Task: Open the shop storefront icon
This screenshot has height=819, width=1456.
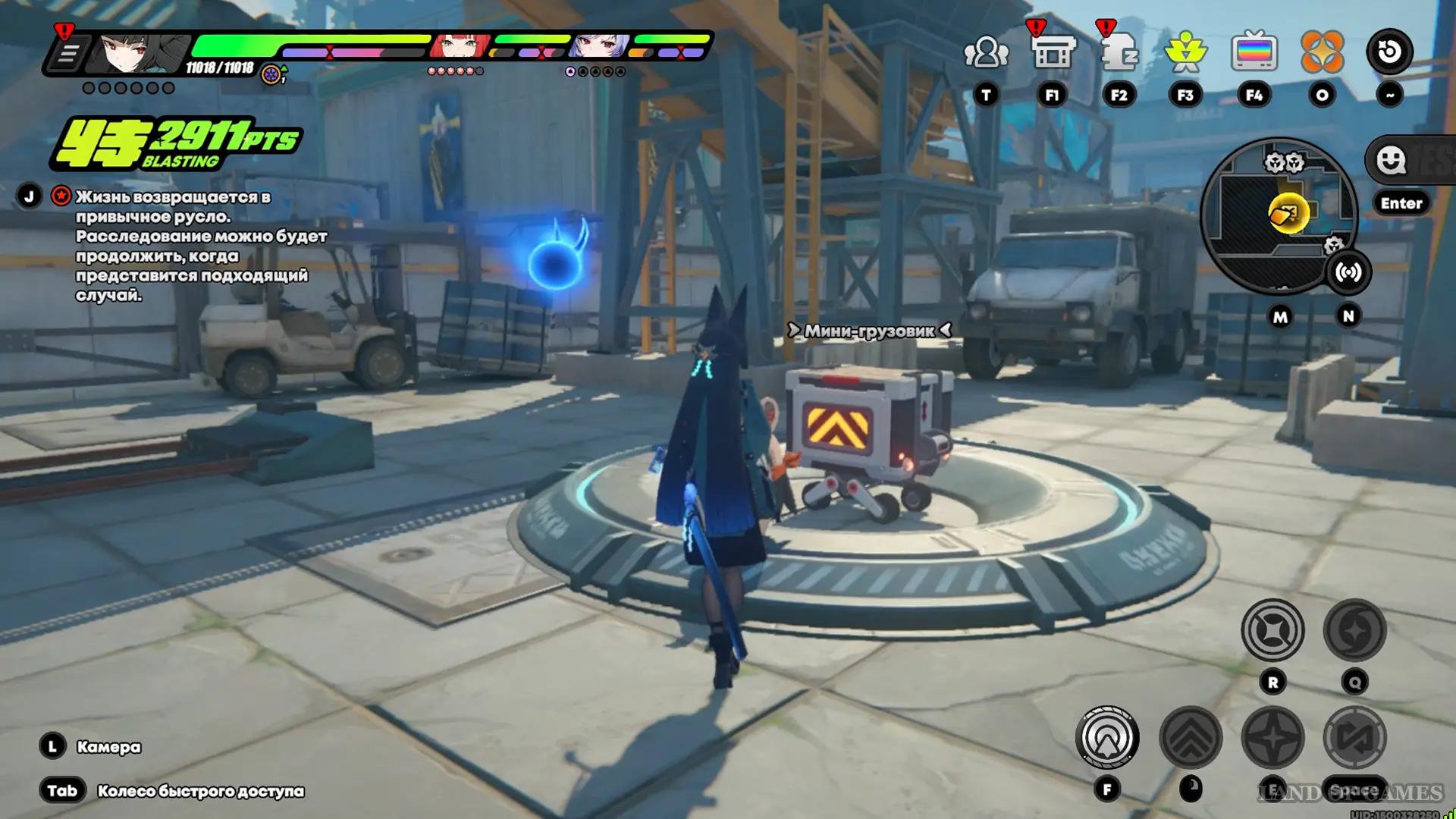Action: click(x=1053, y=52)
